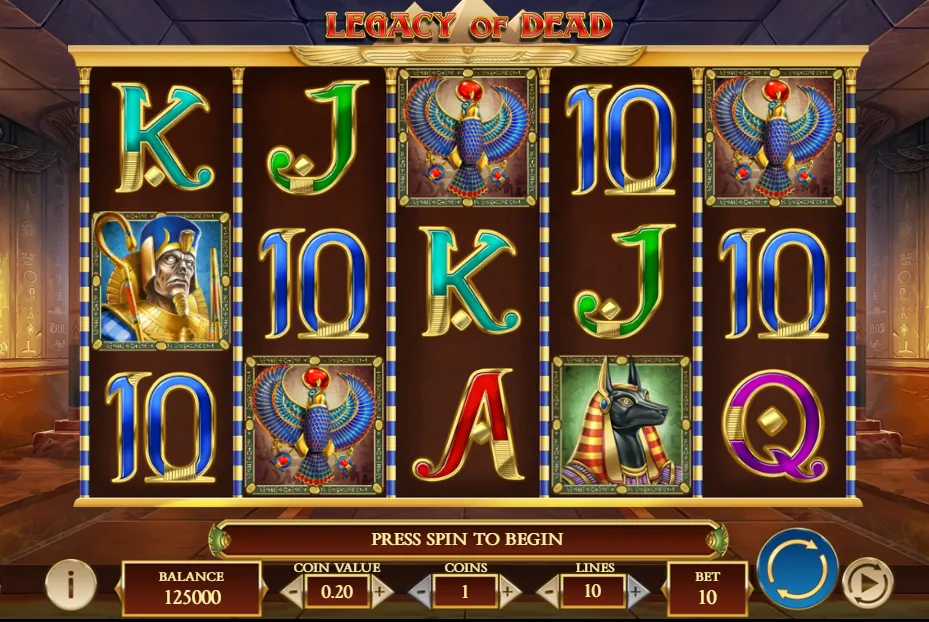Screen dimensions: 929x622
Task: Open the info paytable button
Action: tap(71, 582)
